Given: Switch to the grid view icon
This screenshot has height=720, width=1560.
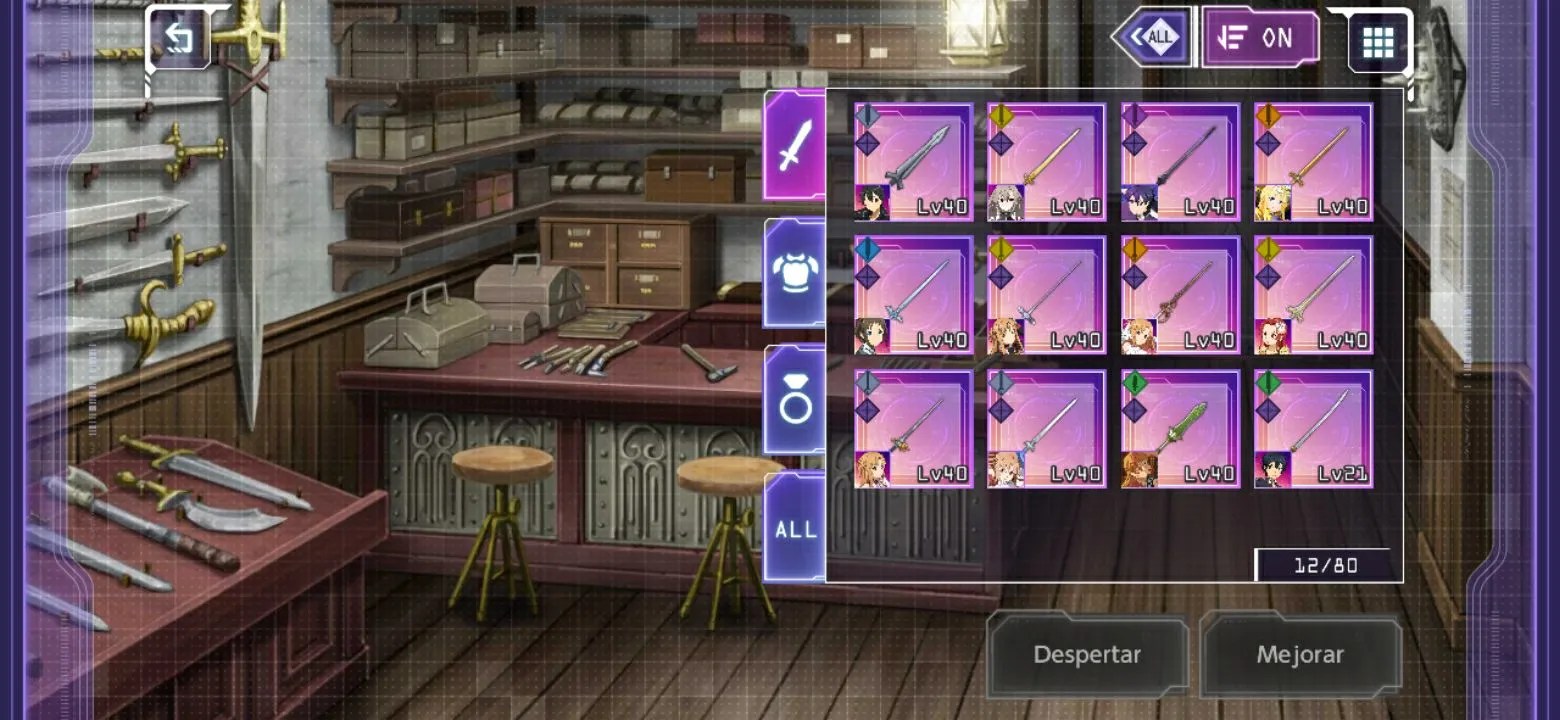Looking at the screenshot, I should point(1377,42).
